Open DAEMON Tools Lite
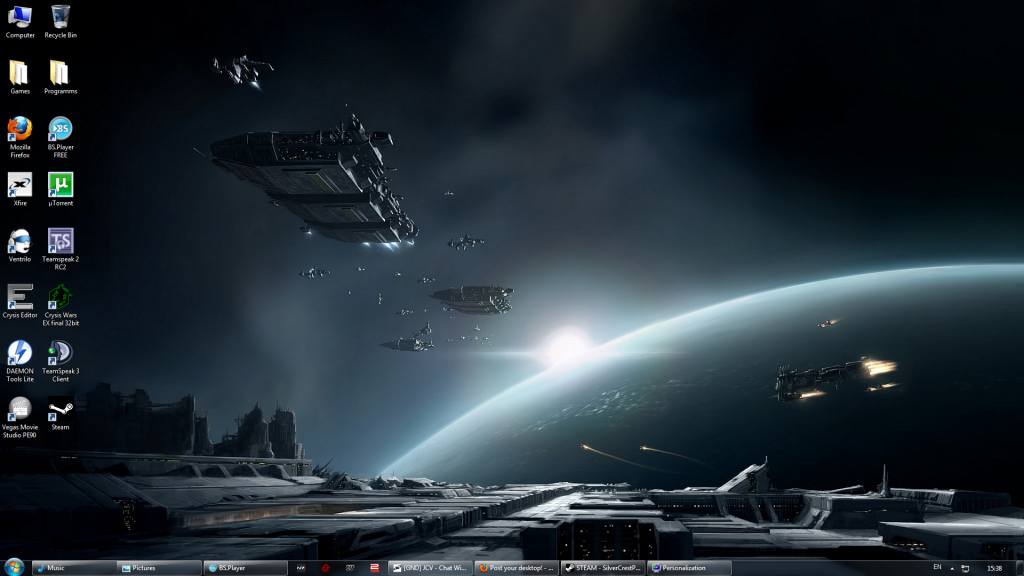The width and height of the screenshot is (1024, 576). coord(20,353)
